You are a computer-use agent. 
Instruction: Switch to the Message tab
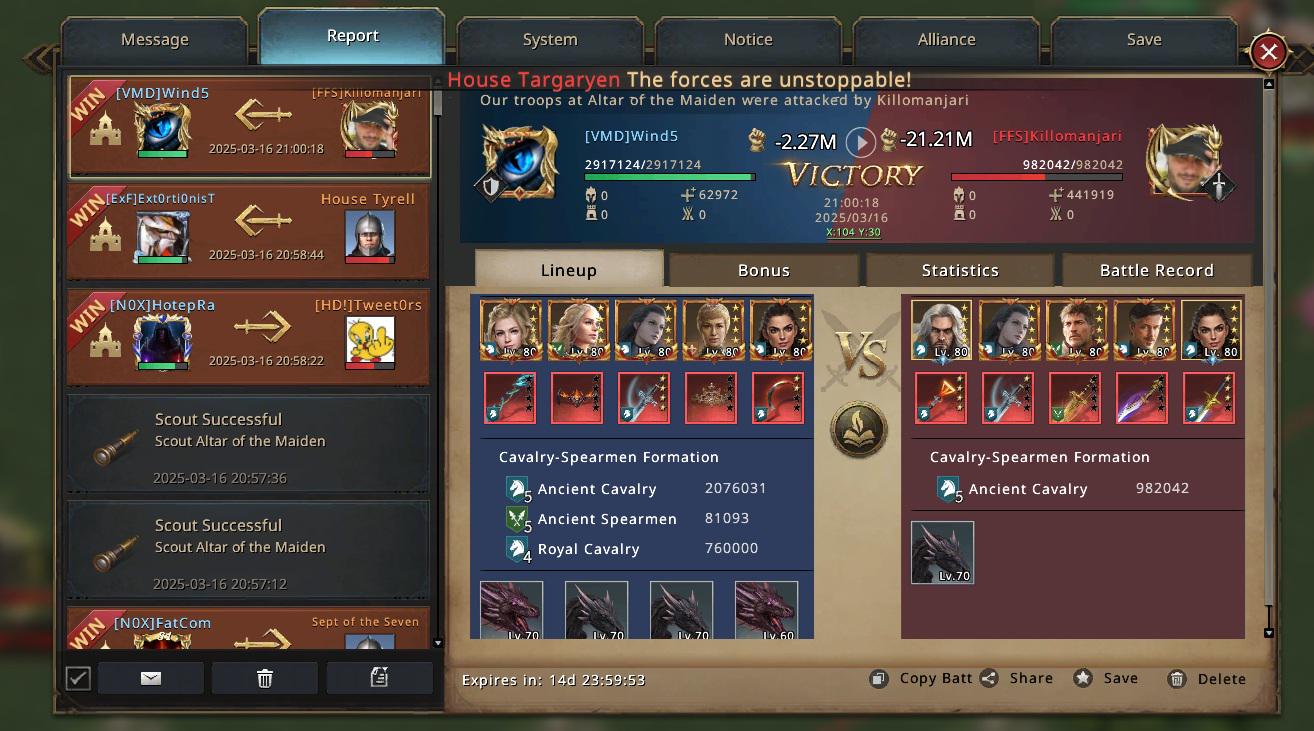point(154,40)
